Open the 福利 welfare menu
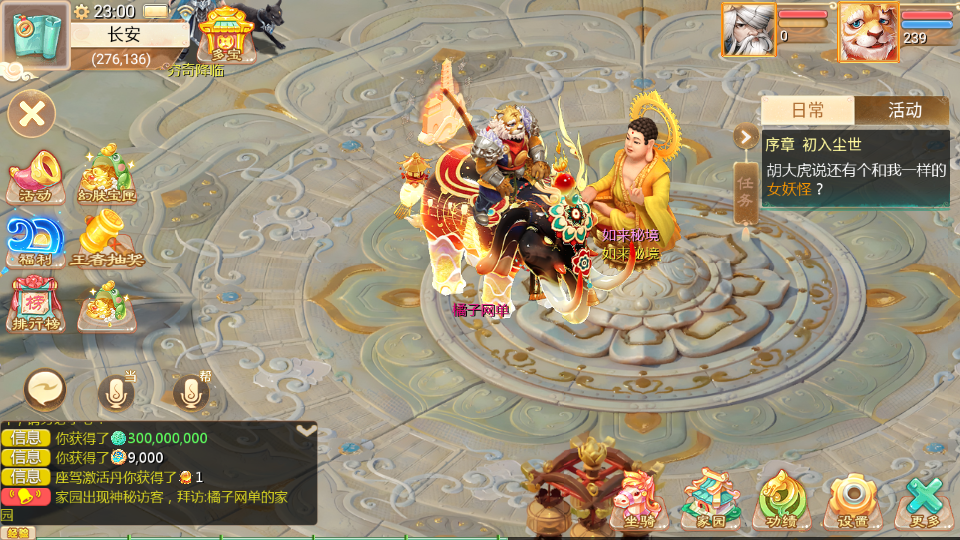960x540 pixels. 35,242
